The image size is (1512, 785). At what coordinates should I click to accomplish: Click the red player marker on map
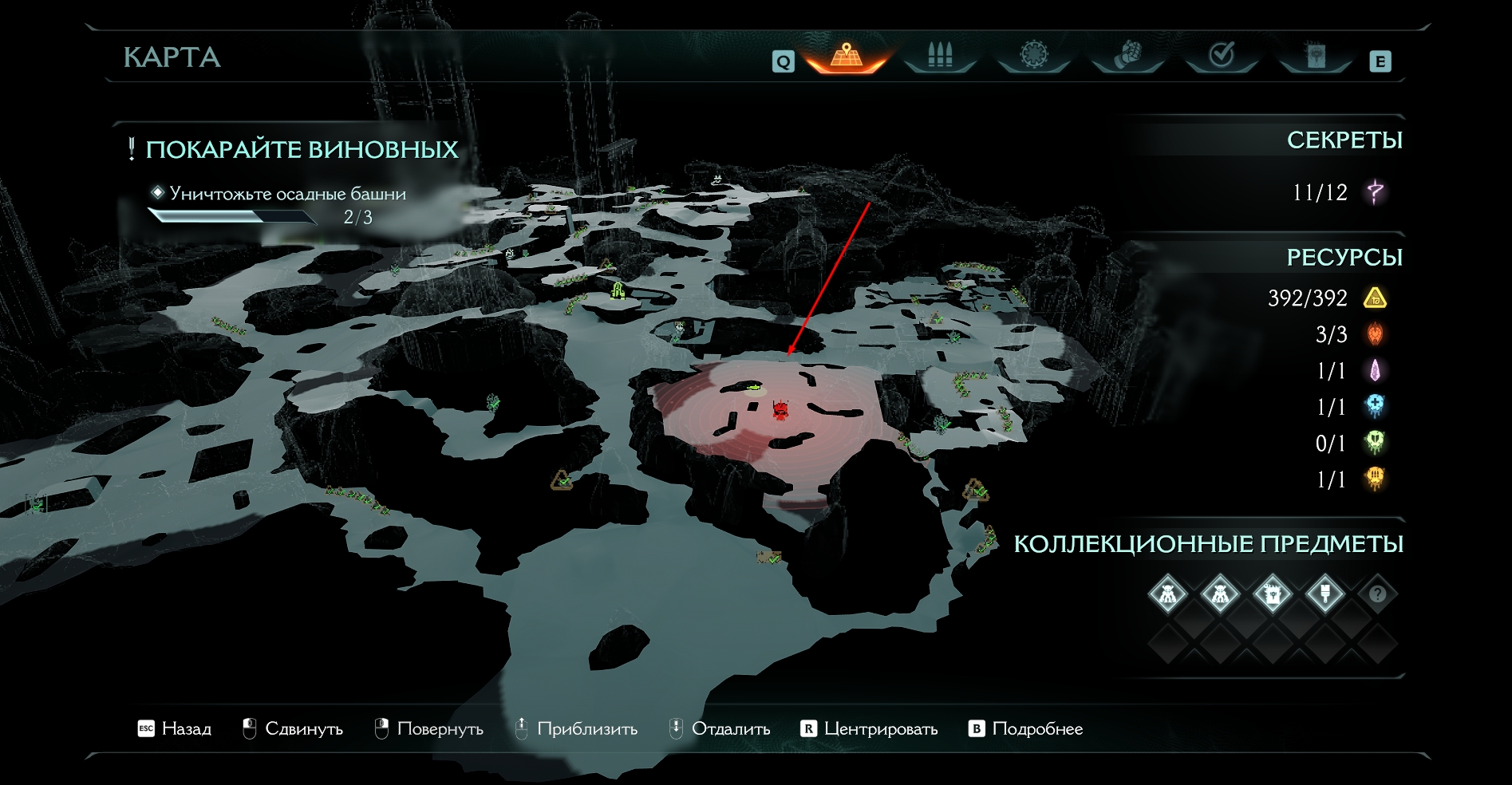pyautogui.click(x=781, y=410)
